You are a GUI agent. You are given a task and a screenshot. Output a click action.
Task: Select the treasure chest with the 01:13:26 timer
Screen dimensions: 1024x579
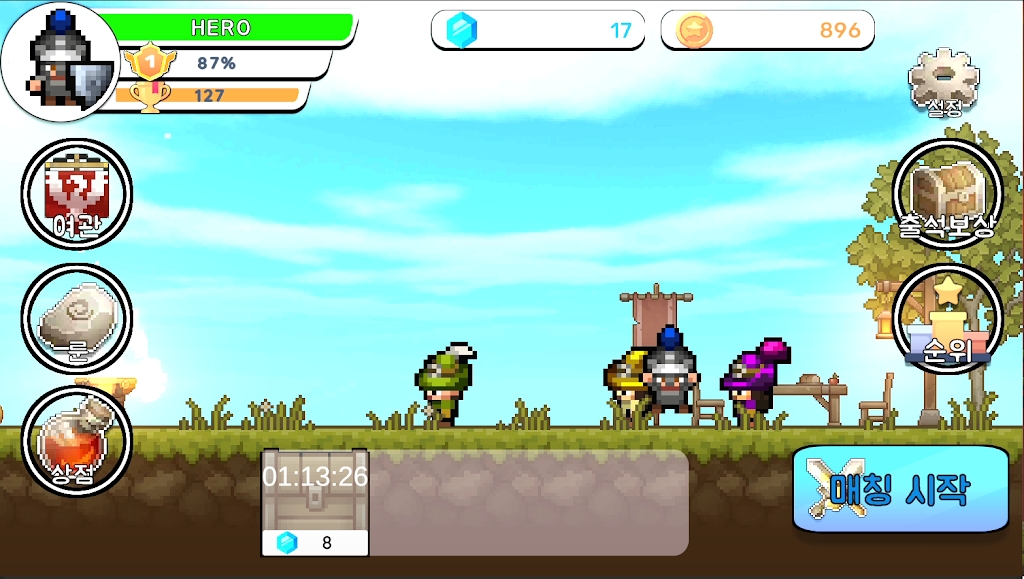(x=315, y=502)
